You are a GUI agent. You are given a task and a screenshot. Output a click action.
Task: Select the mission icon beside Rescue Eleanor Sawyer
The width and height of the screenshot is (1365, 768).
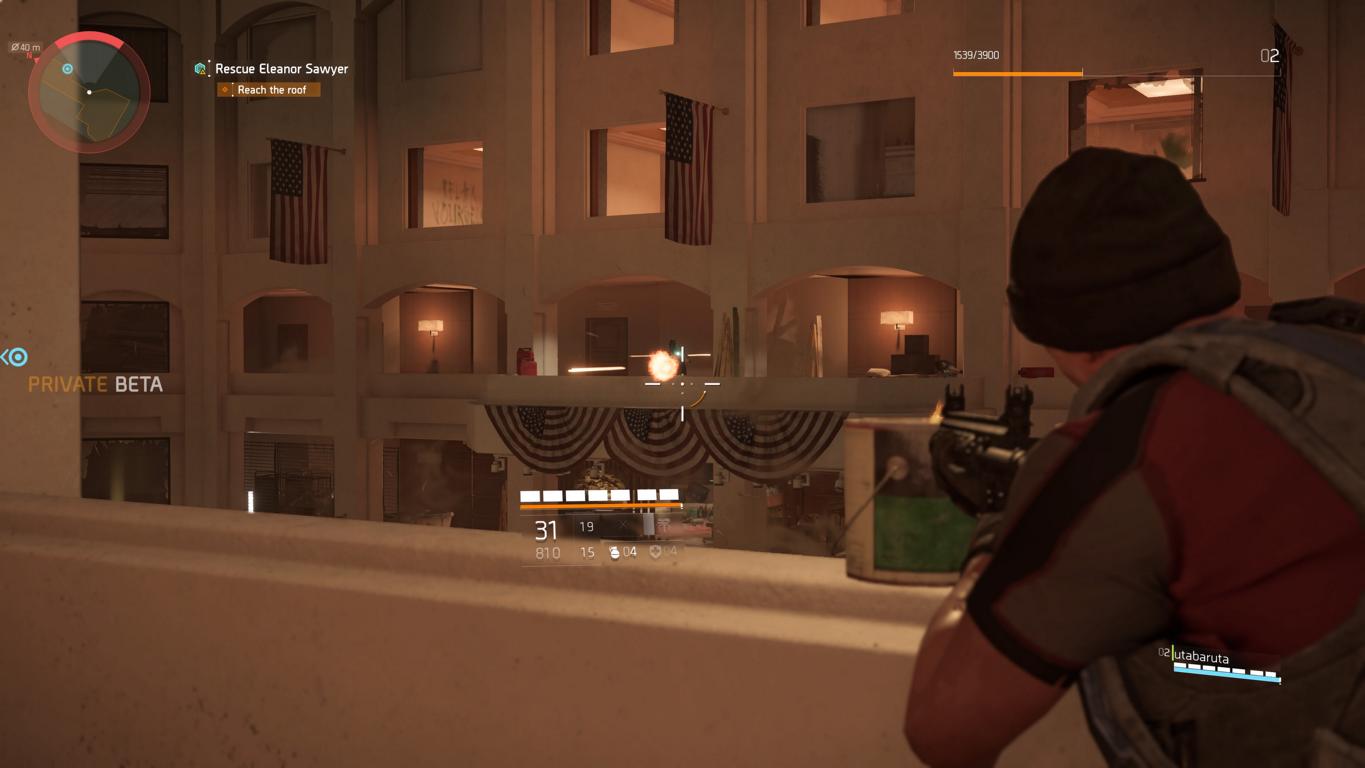coord(201,69)
